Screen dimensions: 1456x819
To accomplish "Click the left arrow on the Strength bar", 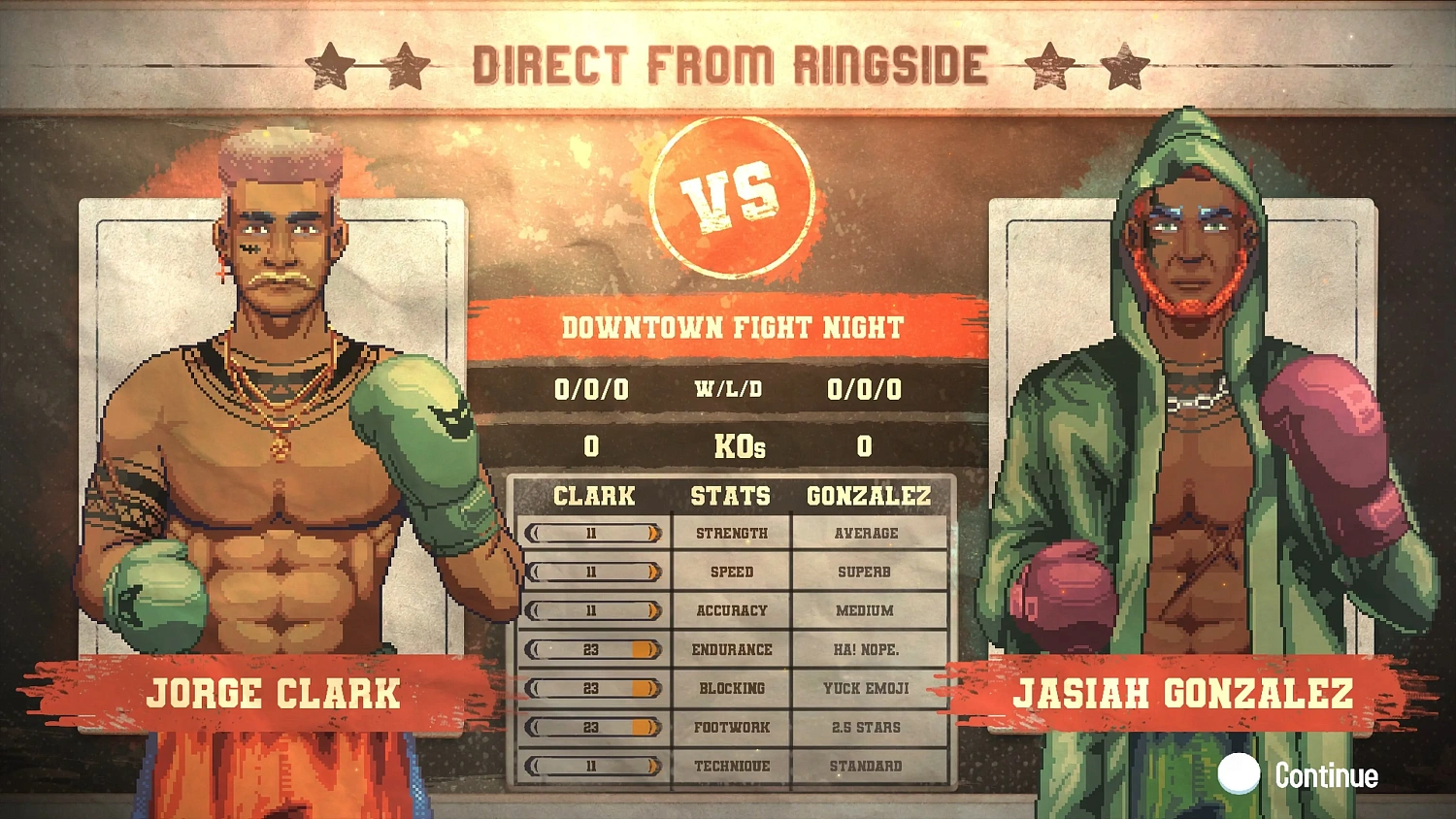I will pos(532,533).
